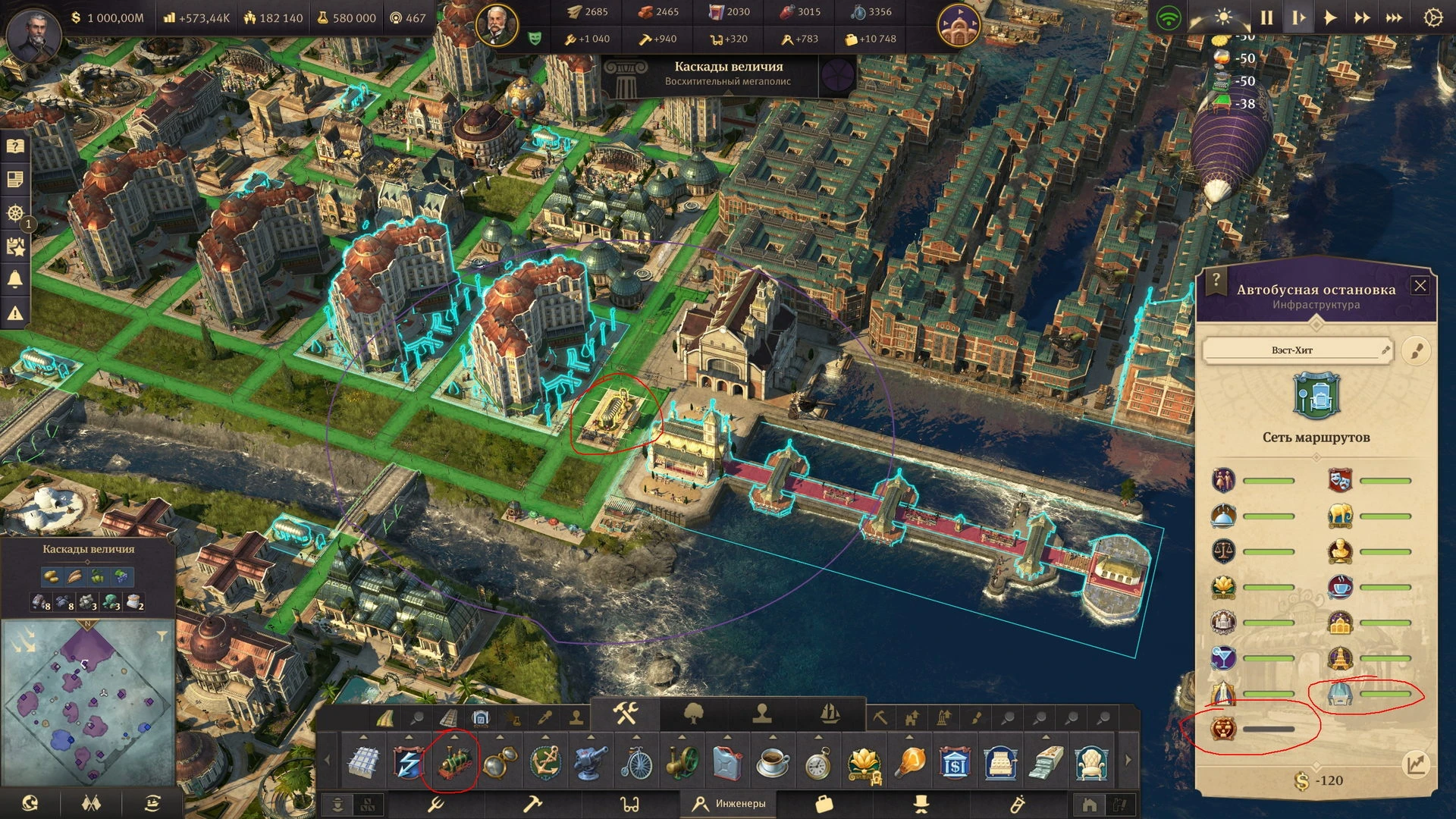Open the crossed hammer and wrench build tab
This screenshot has width=1456, height=819.
[x=626, y=714]
